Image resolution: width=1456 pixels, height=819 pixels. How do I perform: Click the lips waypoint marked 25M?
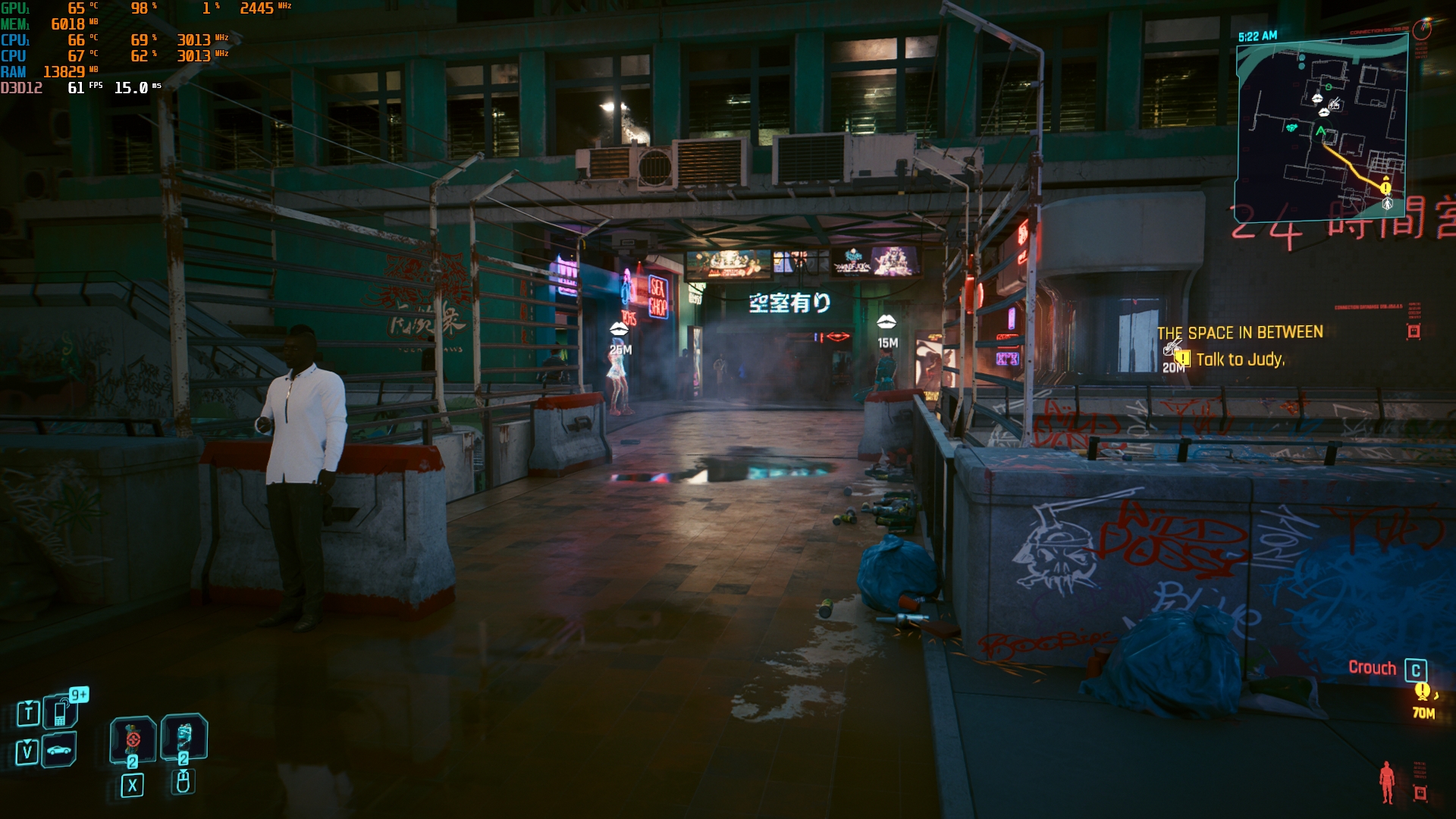619,329
